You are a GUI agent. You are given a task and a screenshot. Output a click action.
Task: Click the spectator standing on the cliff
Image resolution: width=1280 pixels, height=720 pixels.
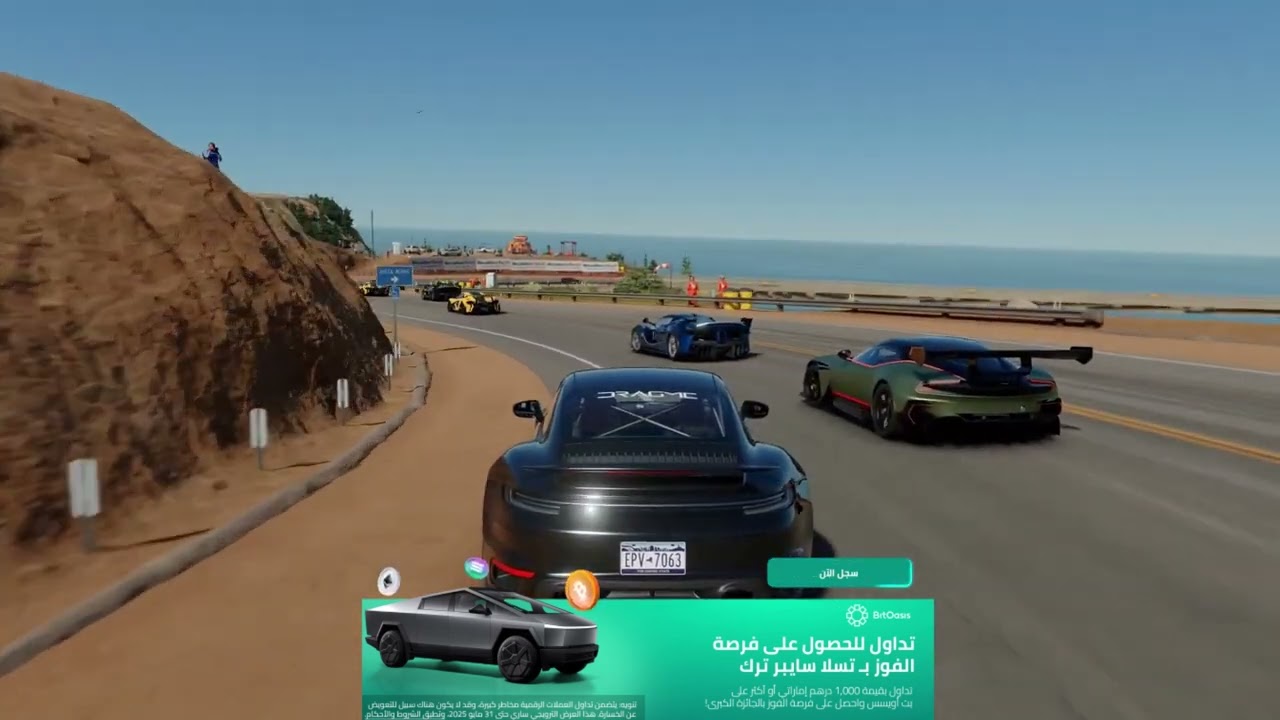[213, 150]
